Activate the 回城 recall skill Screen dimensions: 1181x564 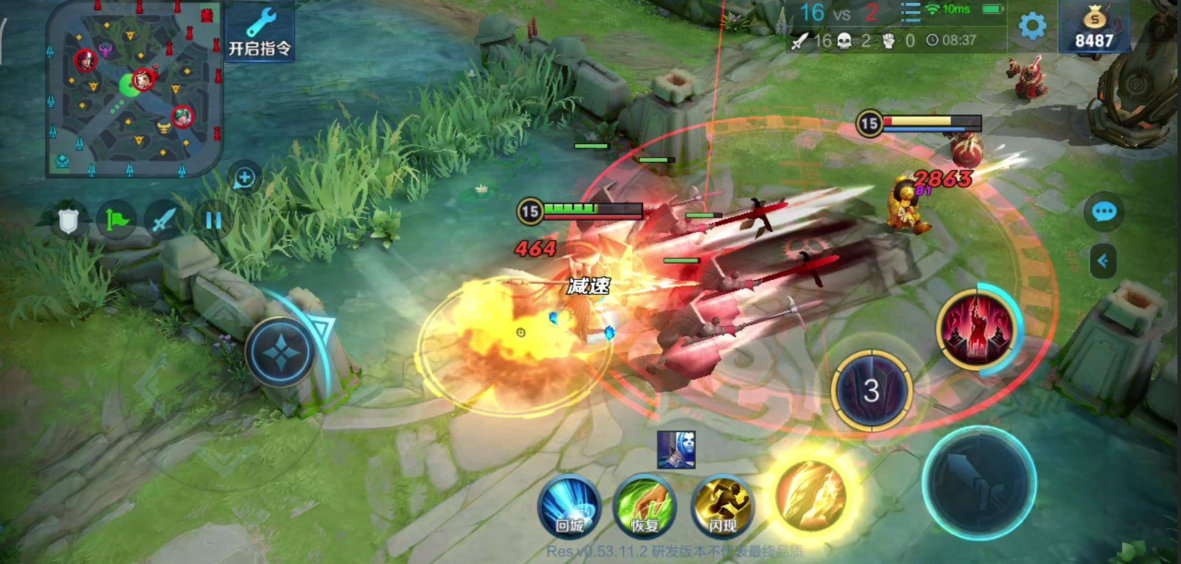[x=569, y=506]
